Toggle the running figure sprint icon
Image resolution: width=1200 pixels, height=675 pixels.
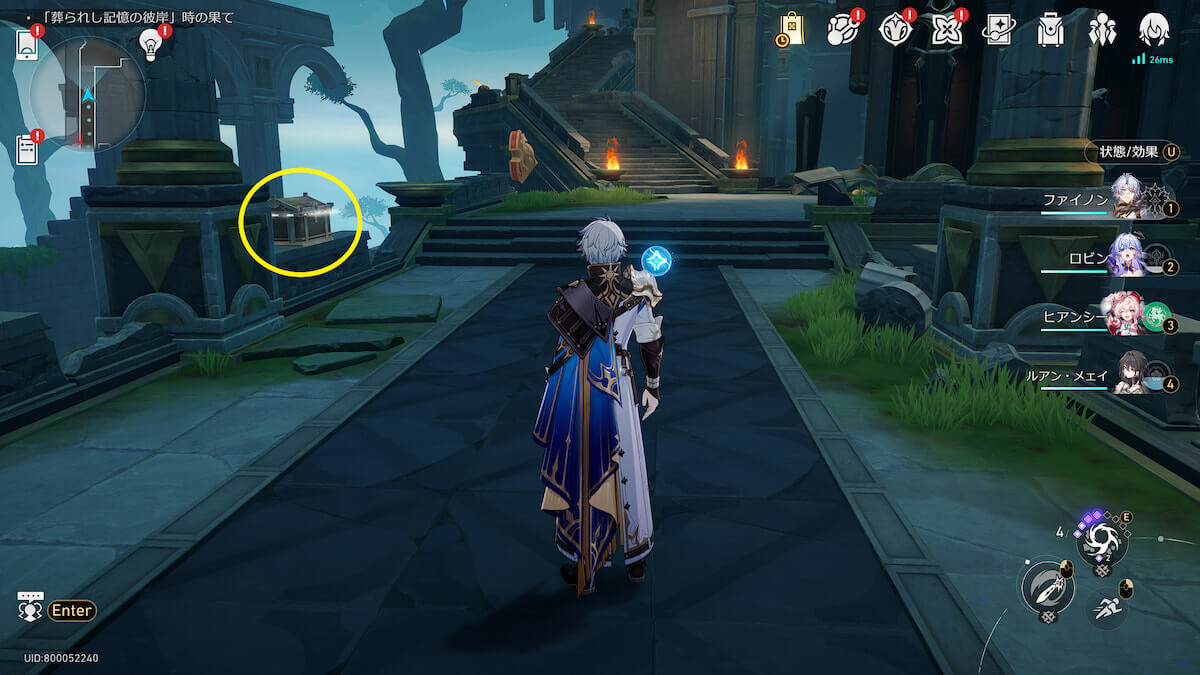point(1106,608)
